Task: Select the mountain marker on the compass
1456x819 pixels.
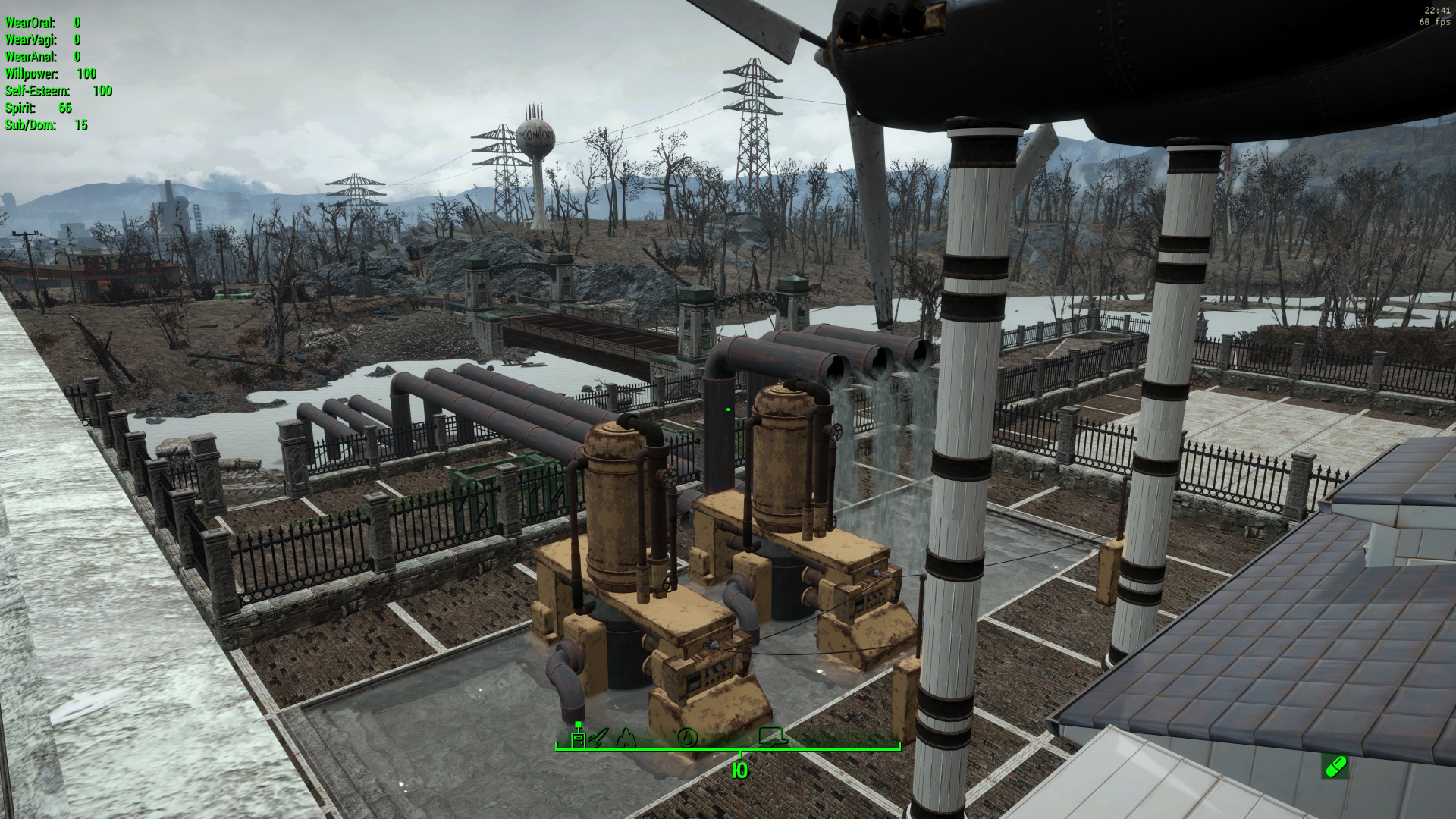Action: click(x=626, y=736)
